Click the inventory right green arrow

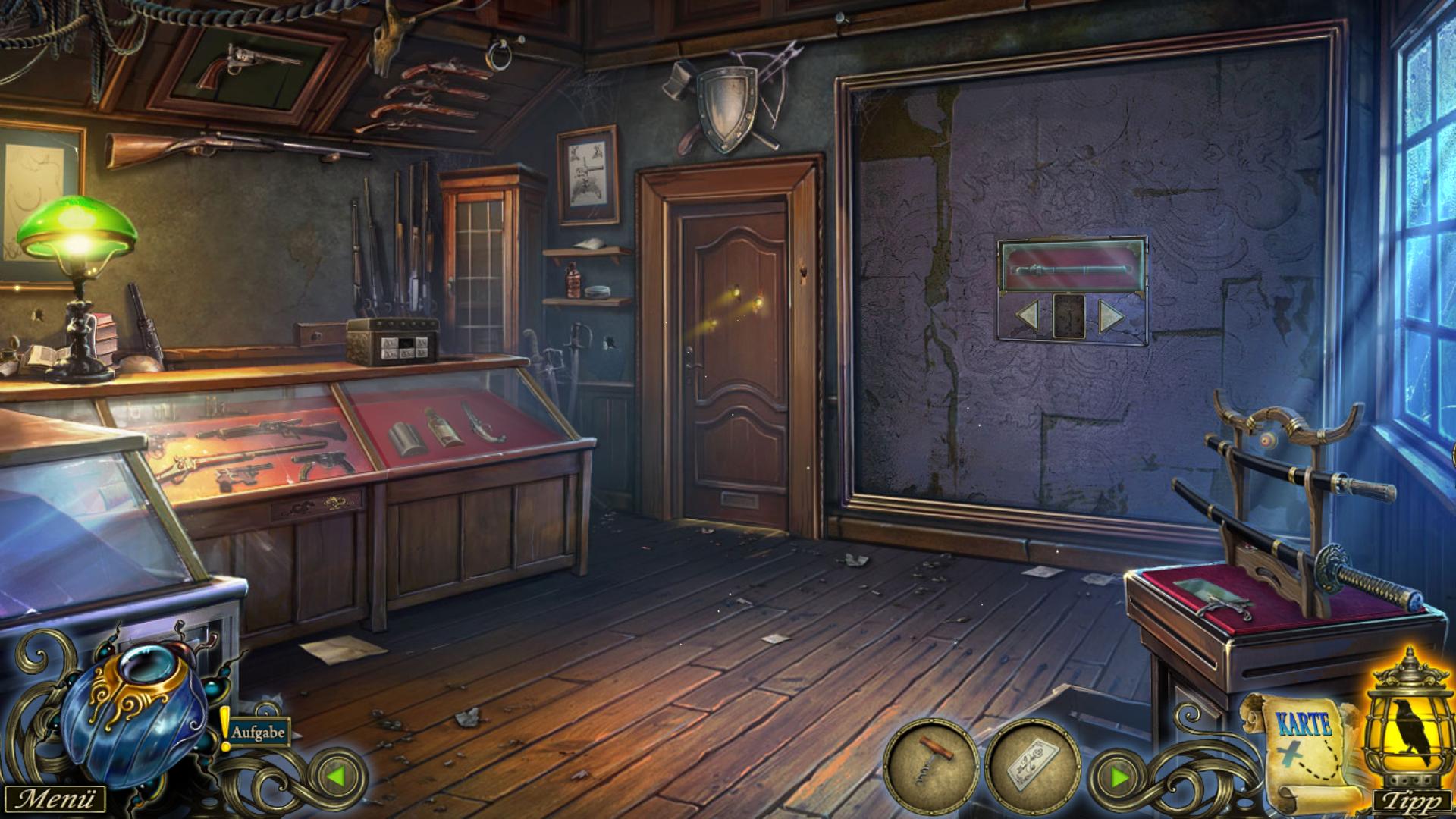(x=1119, y=777)
